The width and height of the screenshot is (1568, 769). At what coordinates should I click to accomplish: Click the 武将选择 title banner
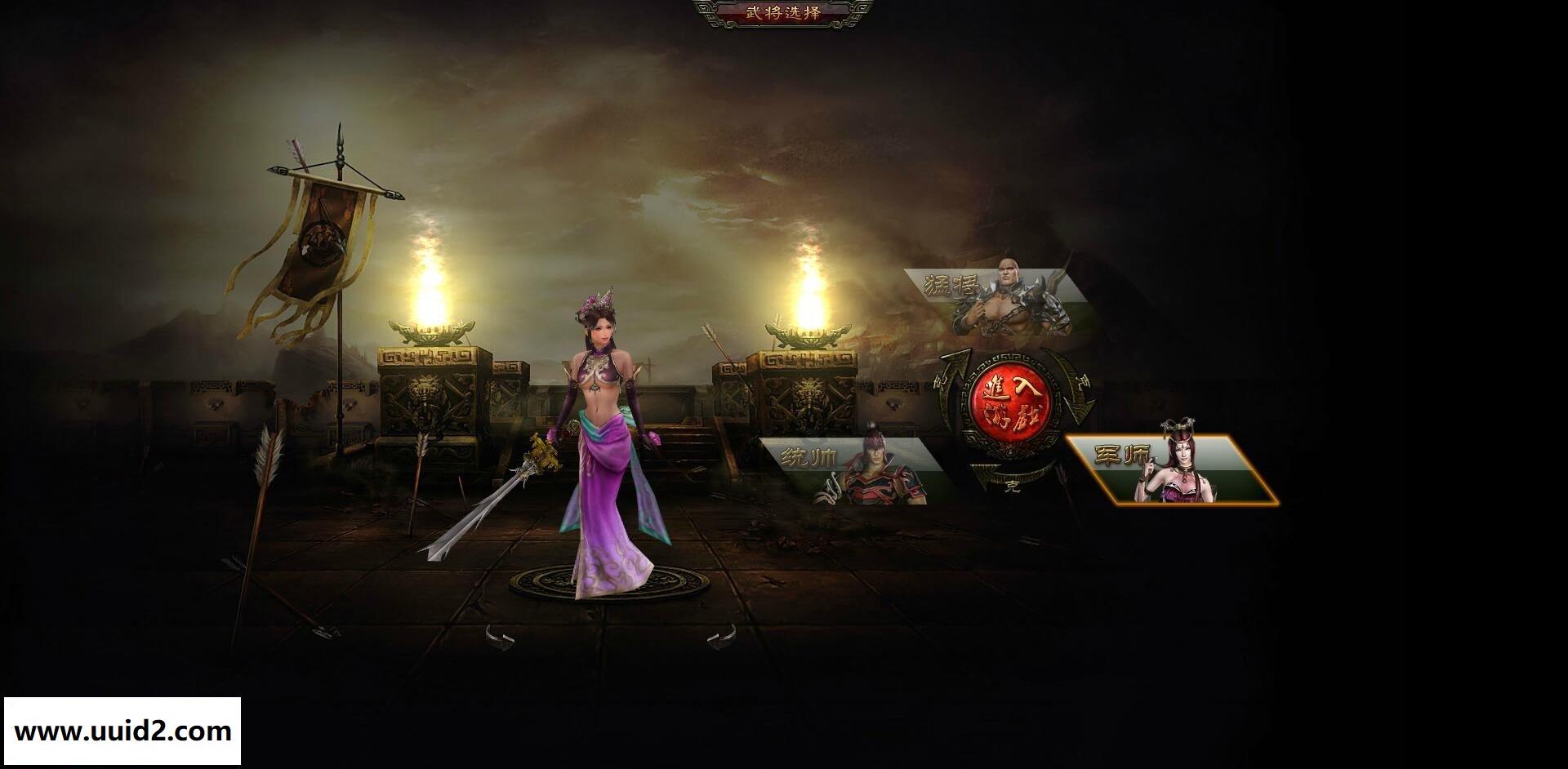pos(786,11)
